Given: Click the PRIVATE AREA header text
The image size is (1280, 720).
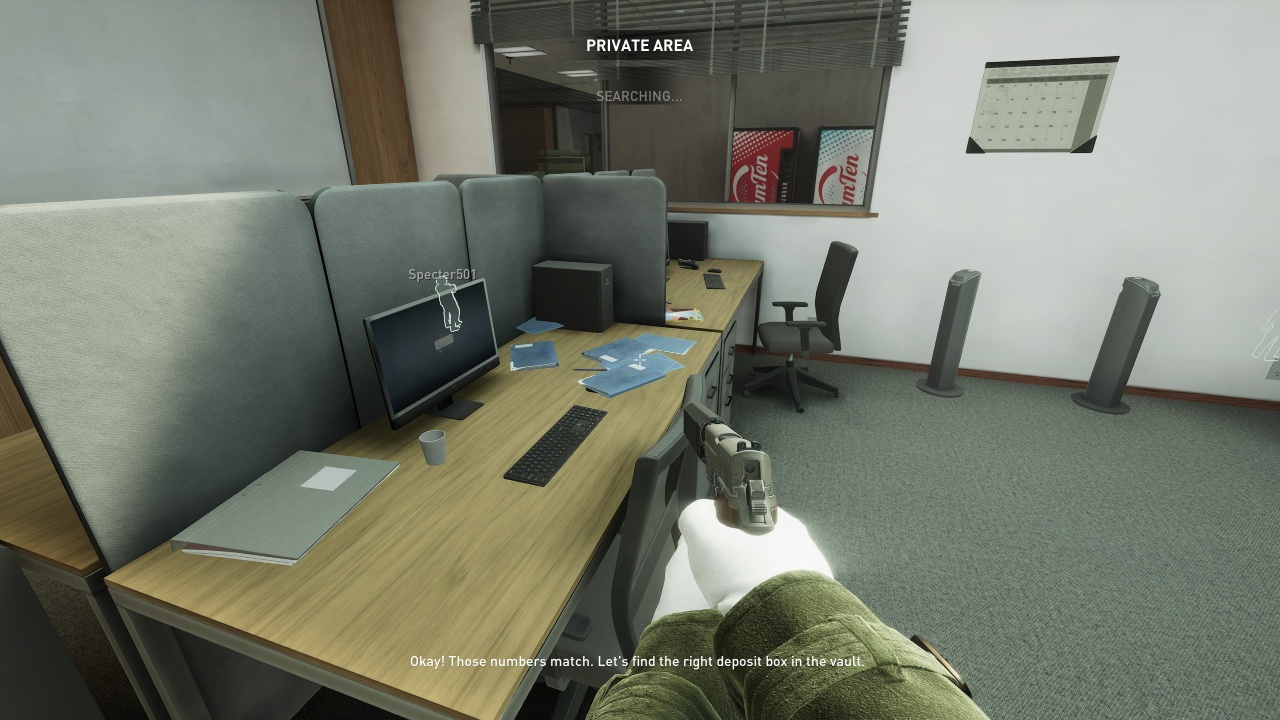Looking at the screenshot, I should coord(640,46).
